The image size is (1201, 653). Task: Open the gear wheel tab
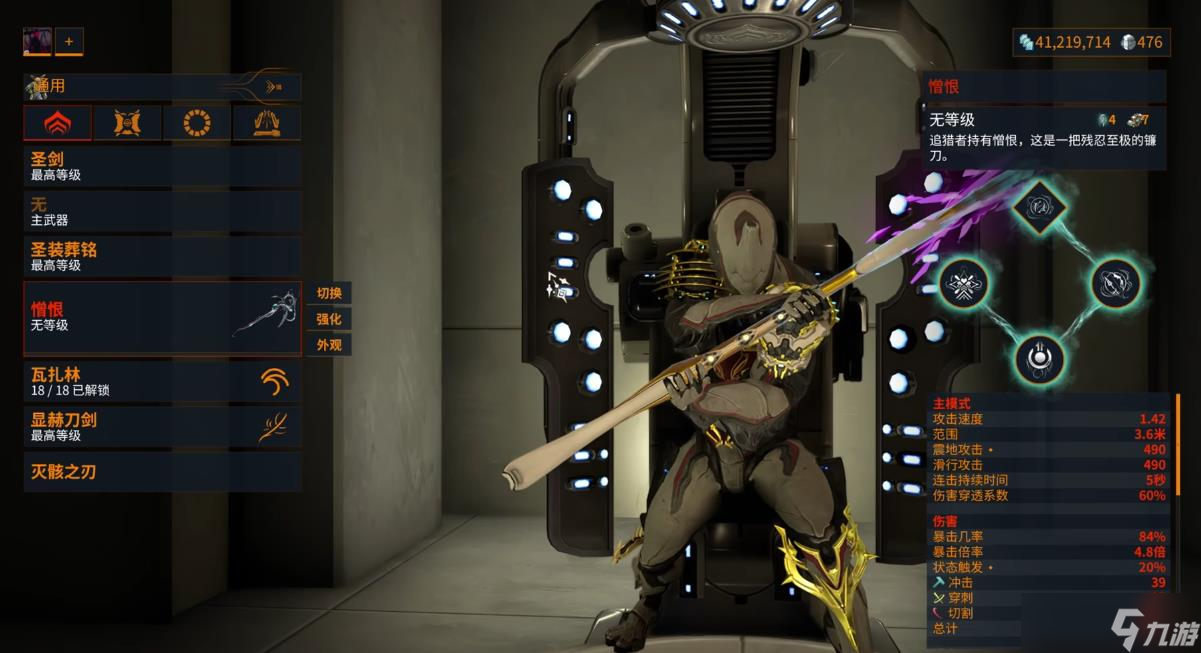(197, 123)
